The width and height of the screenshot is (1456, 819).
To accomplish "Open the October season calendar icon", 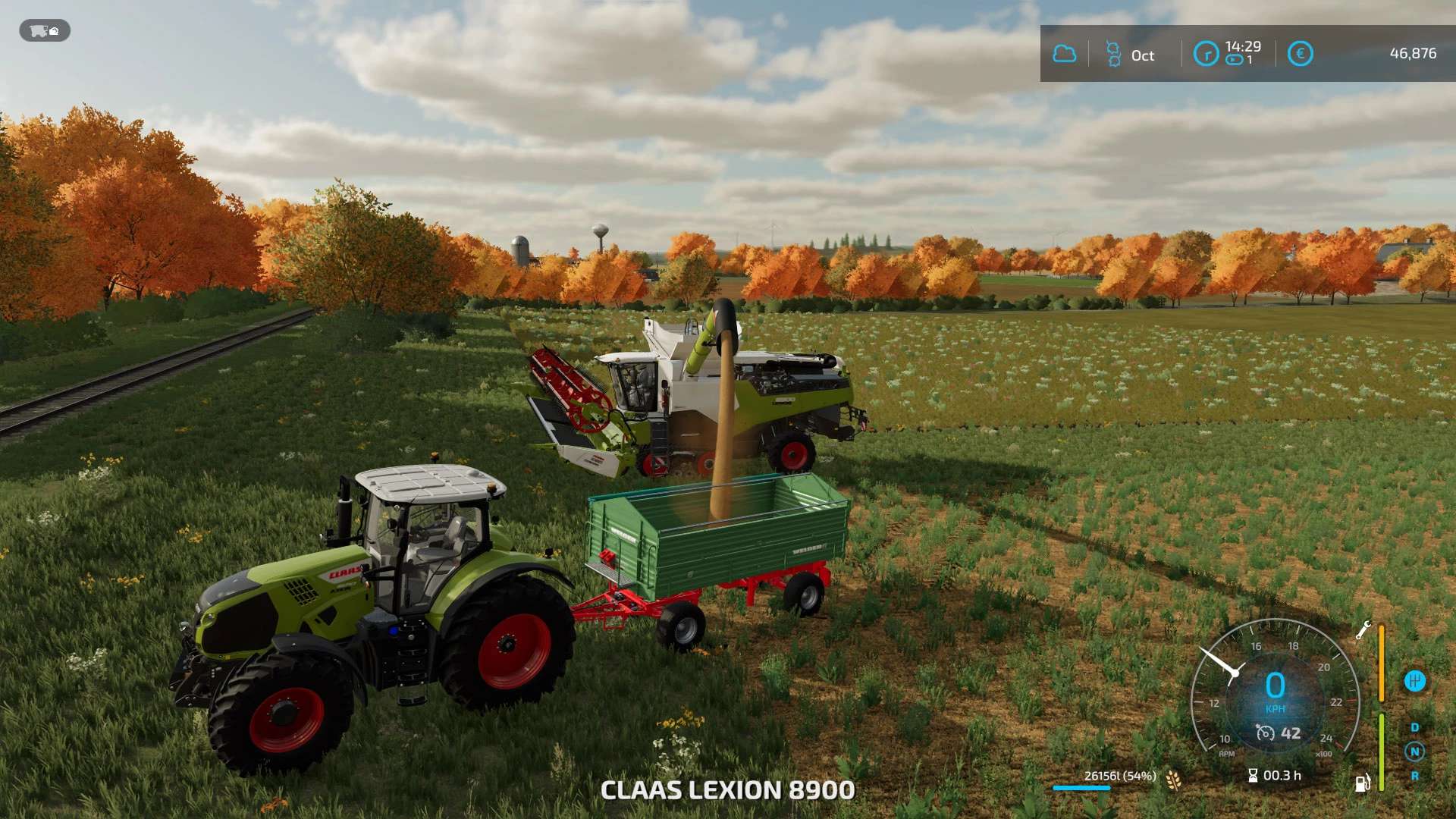I will (1113, 55).
